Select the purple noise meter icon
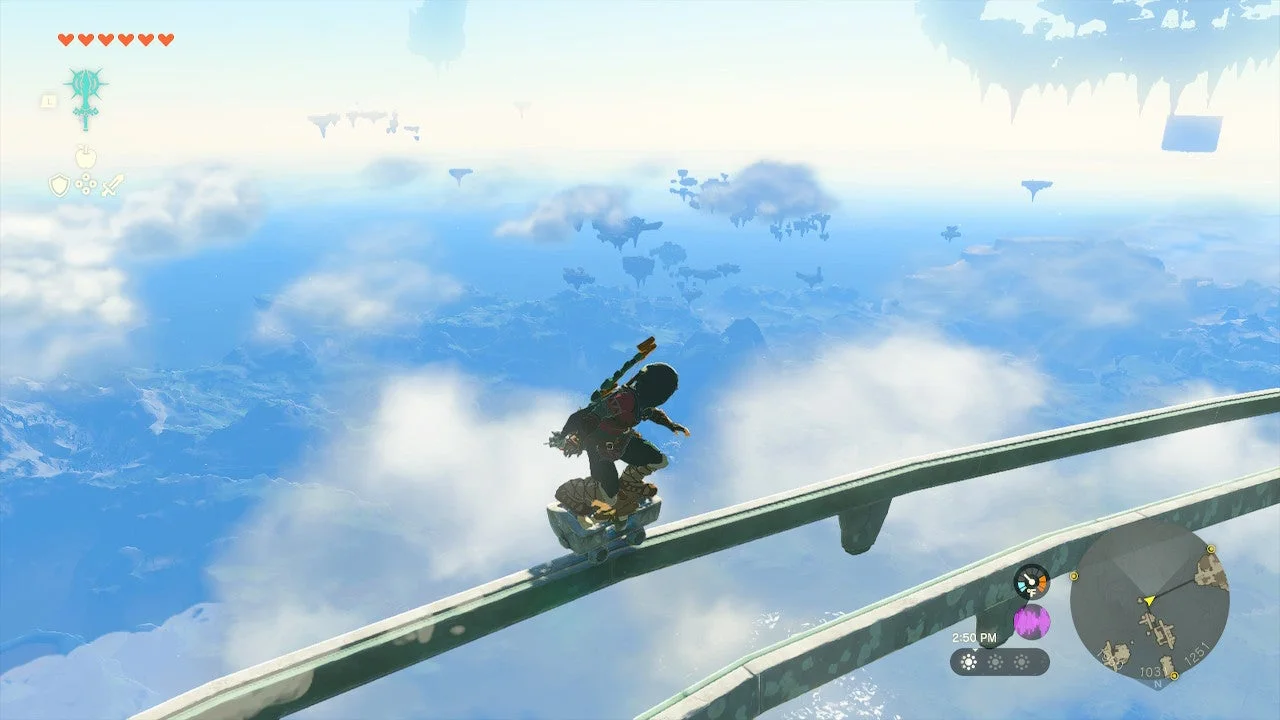The width and height of the screenshot is (1280, 720). (1032, 621)
